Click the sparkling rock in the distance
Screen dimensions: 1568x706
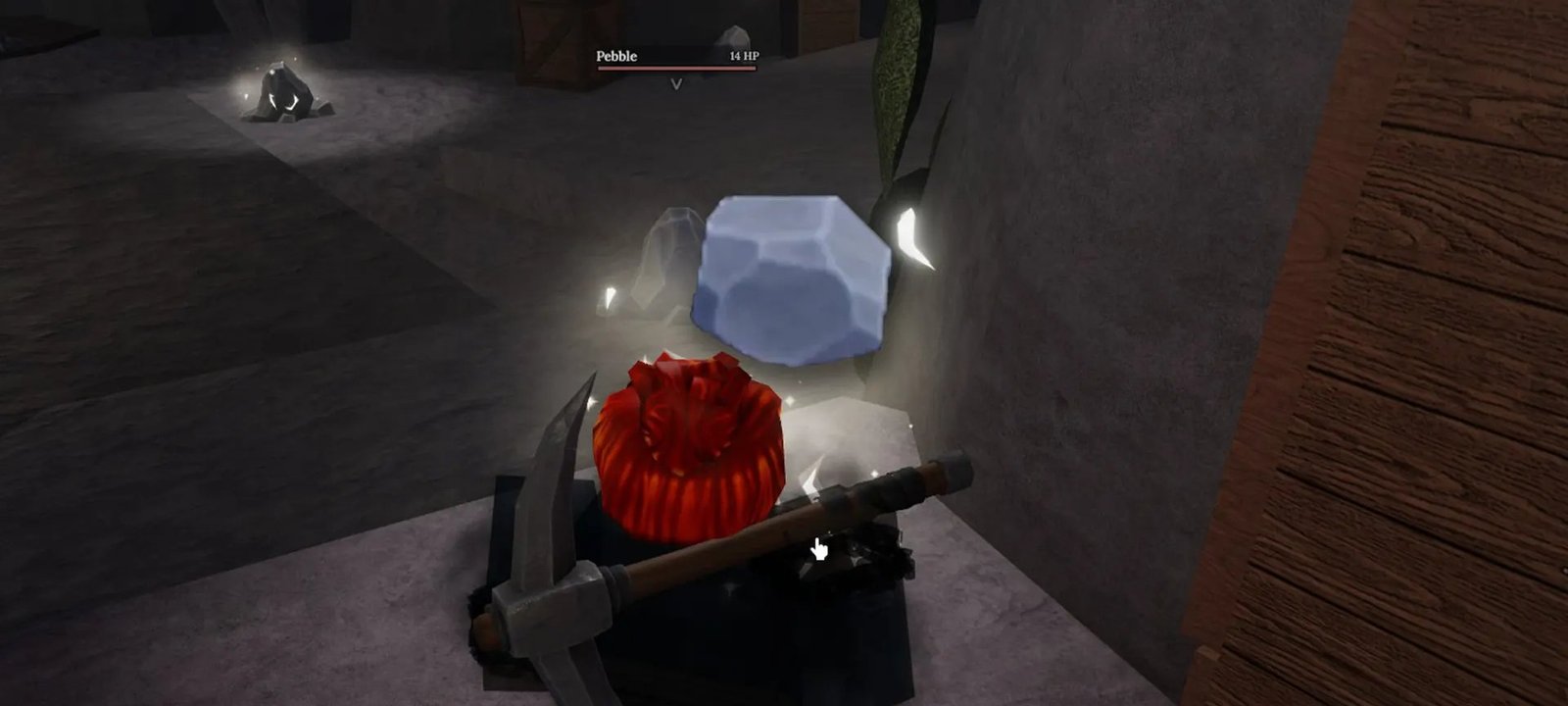[284, 93]
